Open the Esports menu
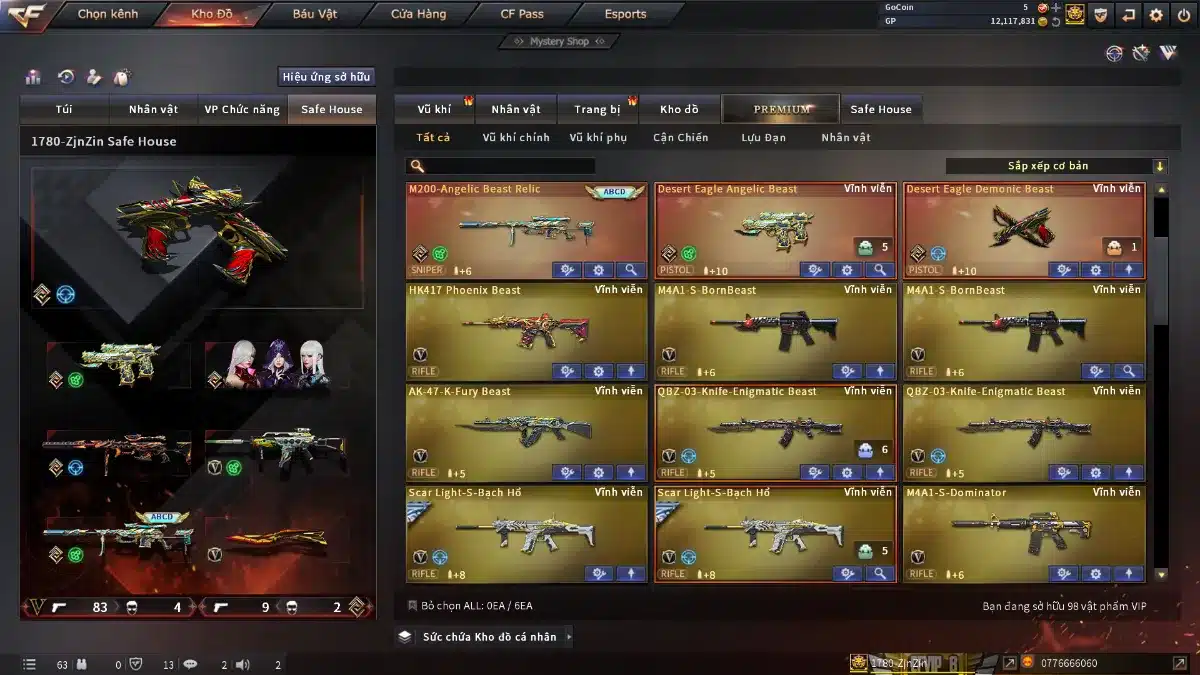 tap(625, 14)
